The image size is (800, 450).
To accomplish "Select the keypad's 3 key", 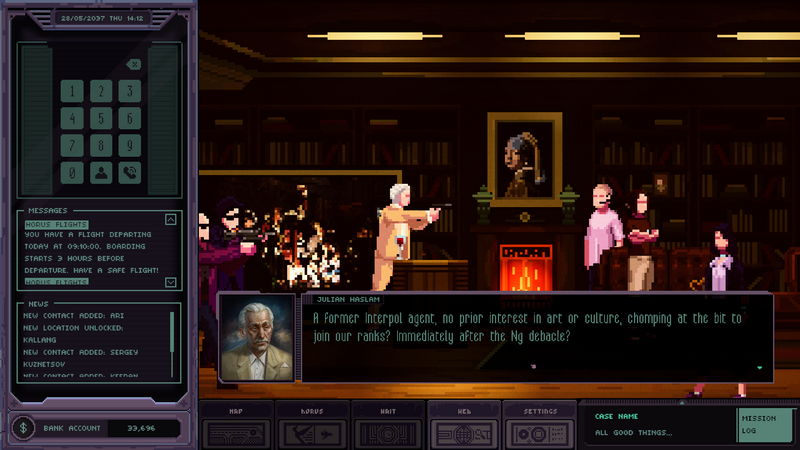I will tap(129, 91).
